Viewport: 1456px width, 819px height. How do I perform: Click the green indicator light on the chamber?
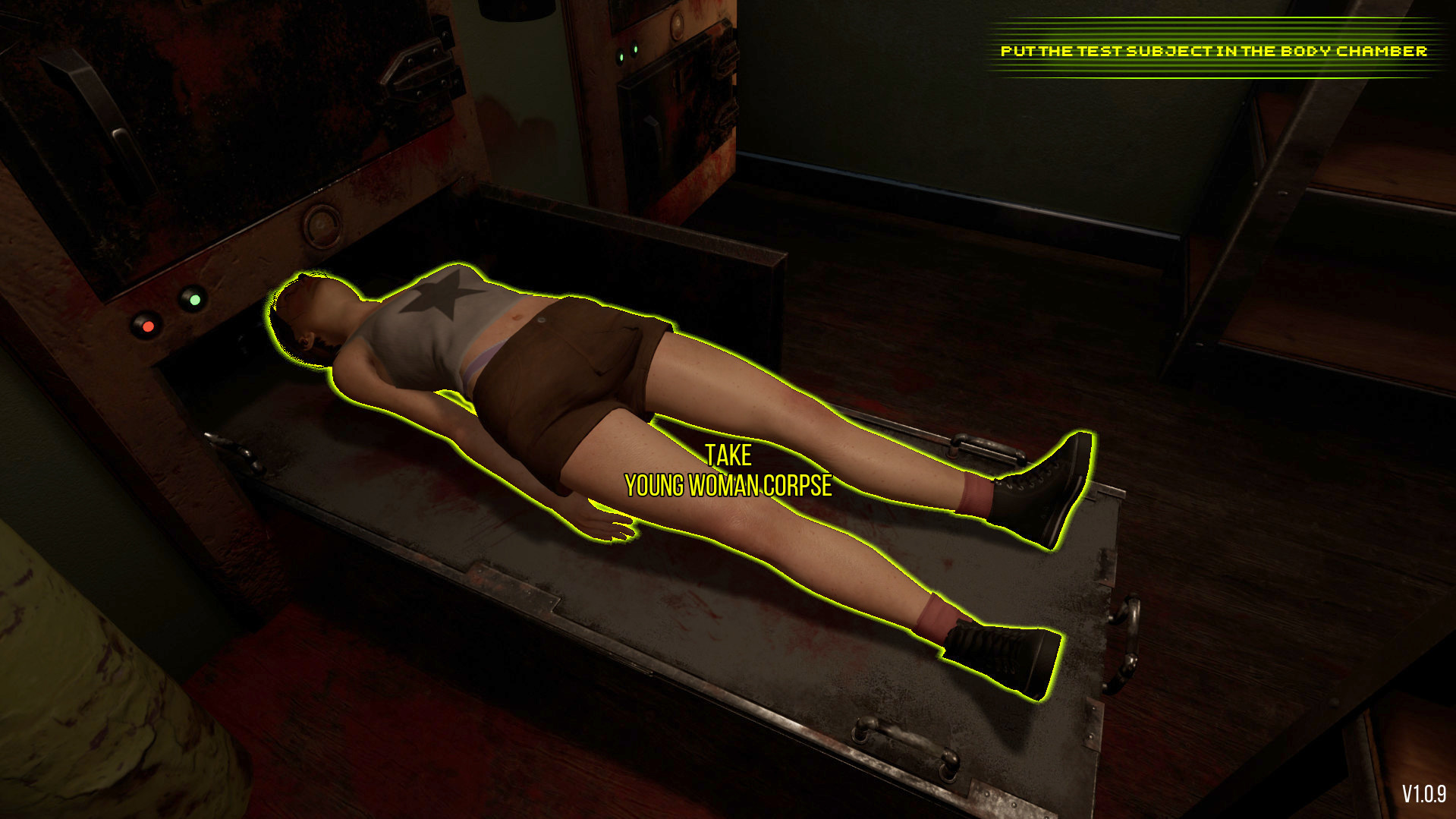tap(196, 301)
